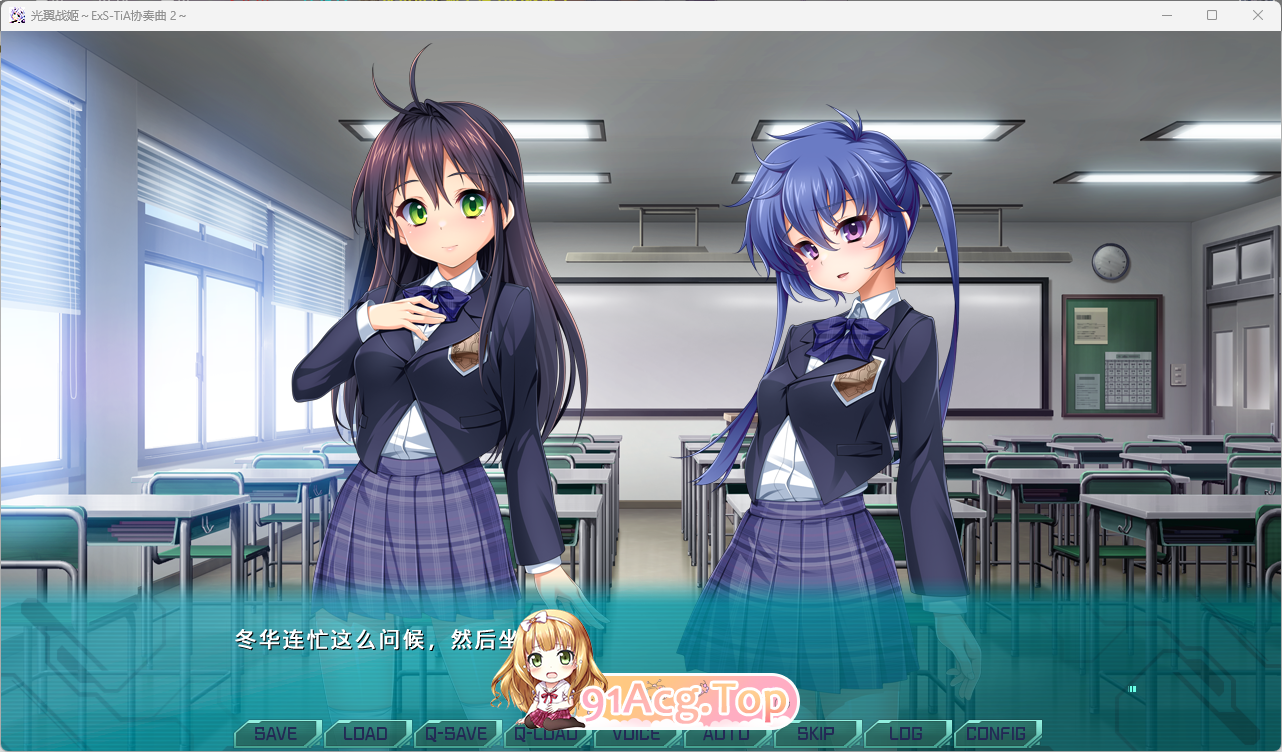This screenshot has height=752, width=1282.
Task: Click the SAVE button on the bottom bar
Action: tap(276, 733)
